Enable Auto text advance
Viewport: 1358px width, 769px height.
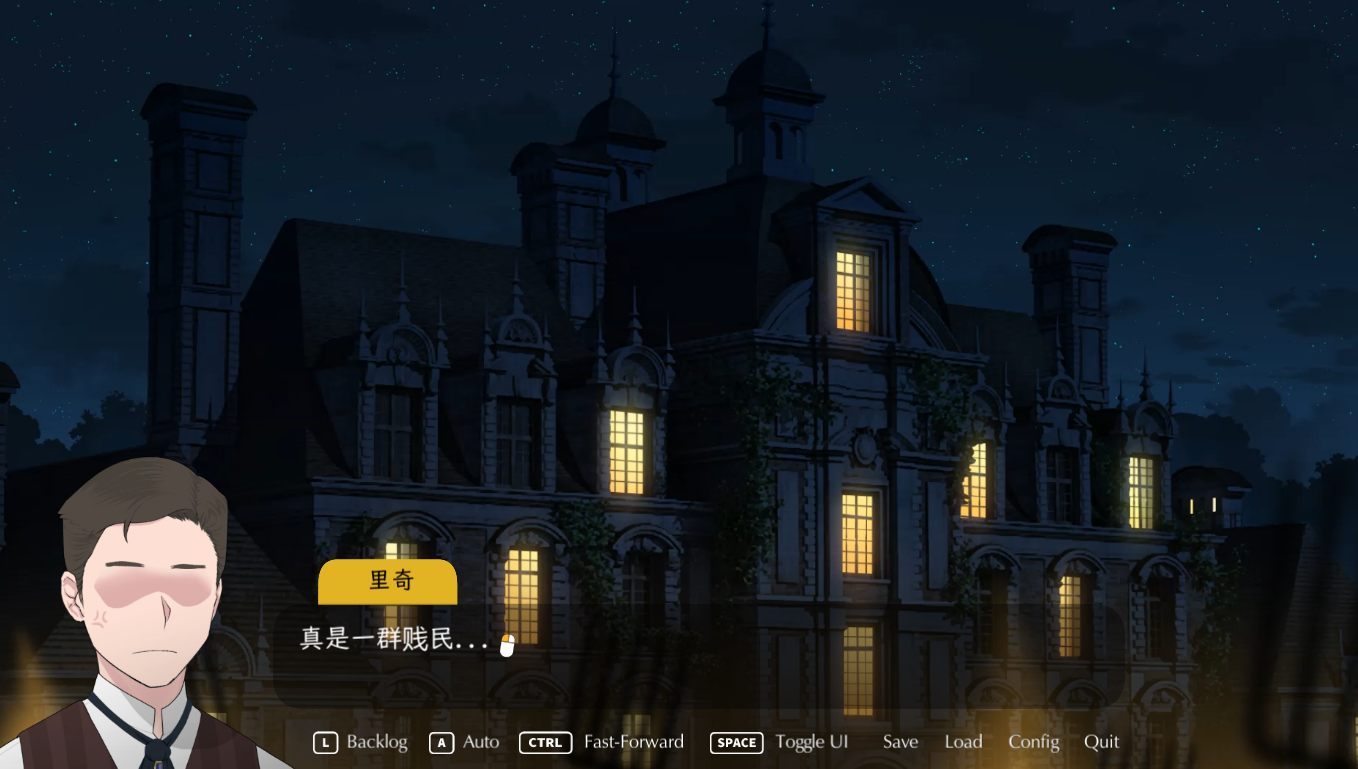pyautogui.click(x=465, y=742)
